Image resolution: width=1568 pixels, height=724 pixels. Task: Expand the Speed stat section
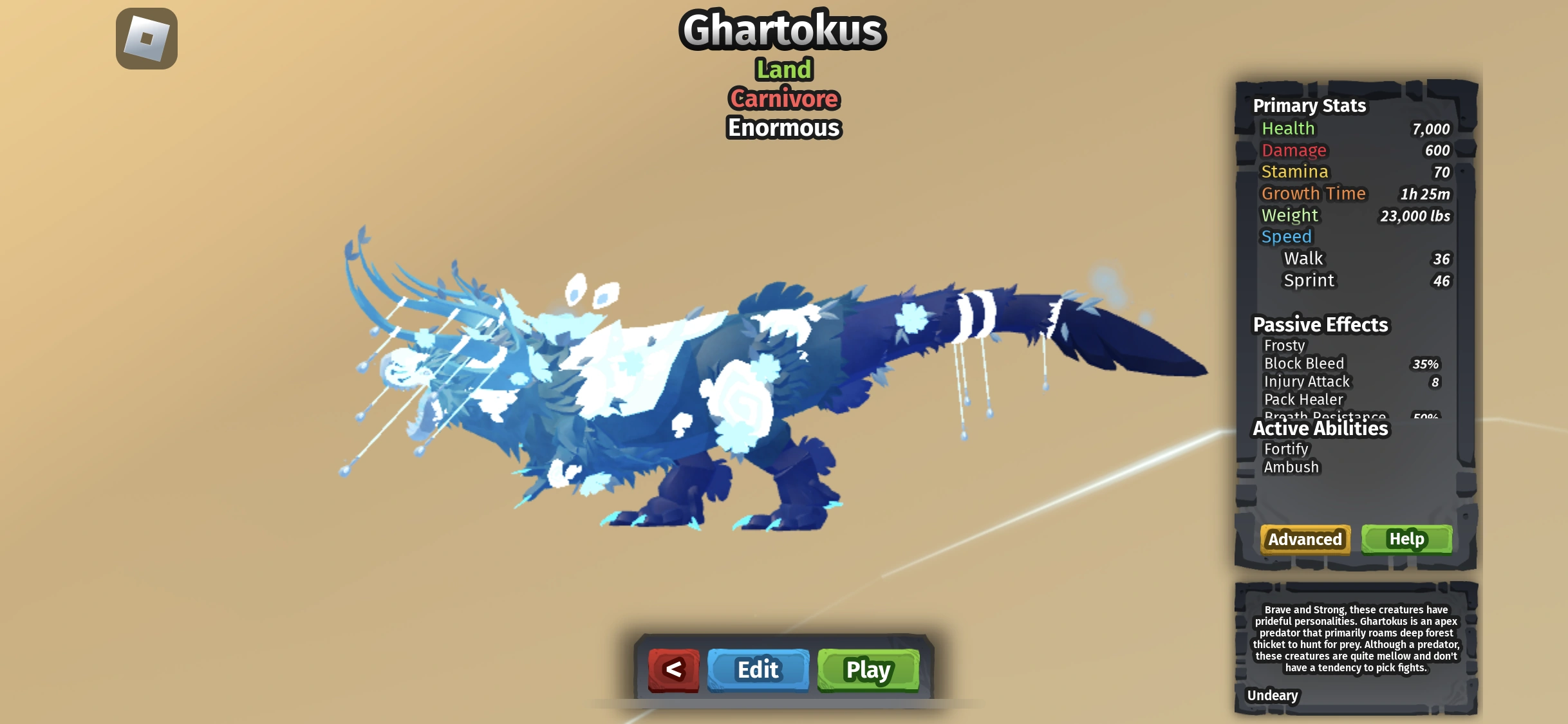click(x=1287, y=236)
